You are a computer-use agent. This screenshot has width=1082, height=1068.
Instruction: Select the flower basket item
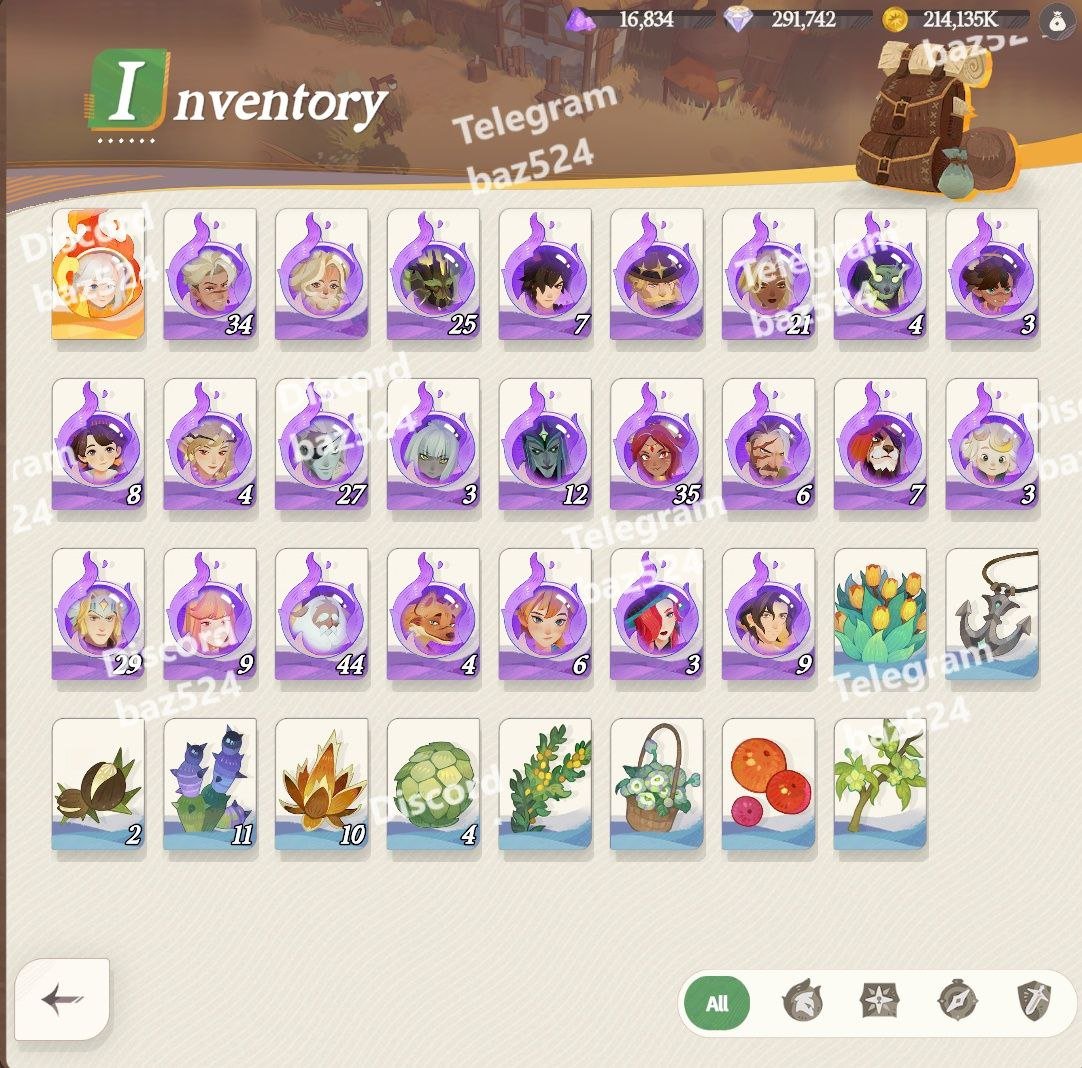click(657, 784)
